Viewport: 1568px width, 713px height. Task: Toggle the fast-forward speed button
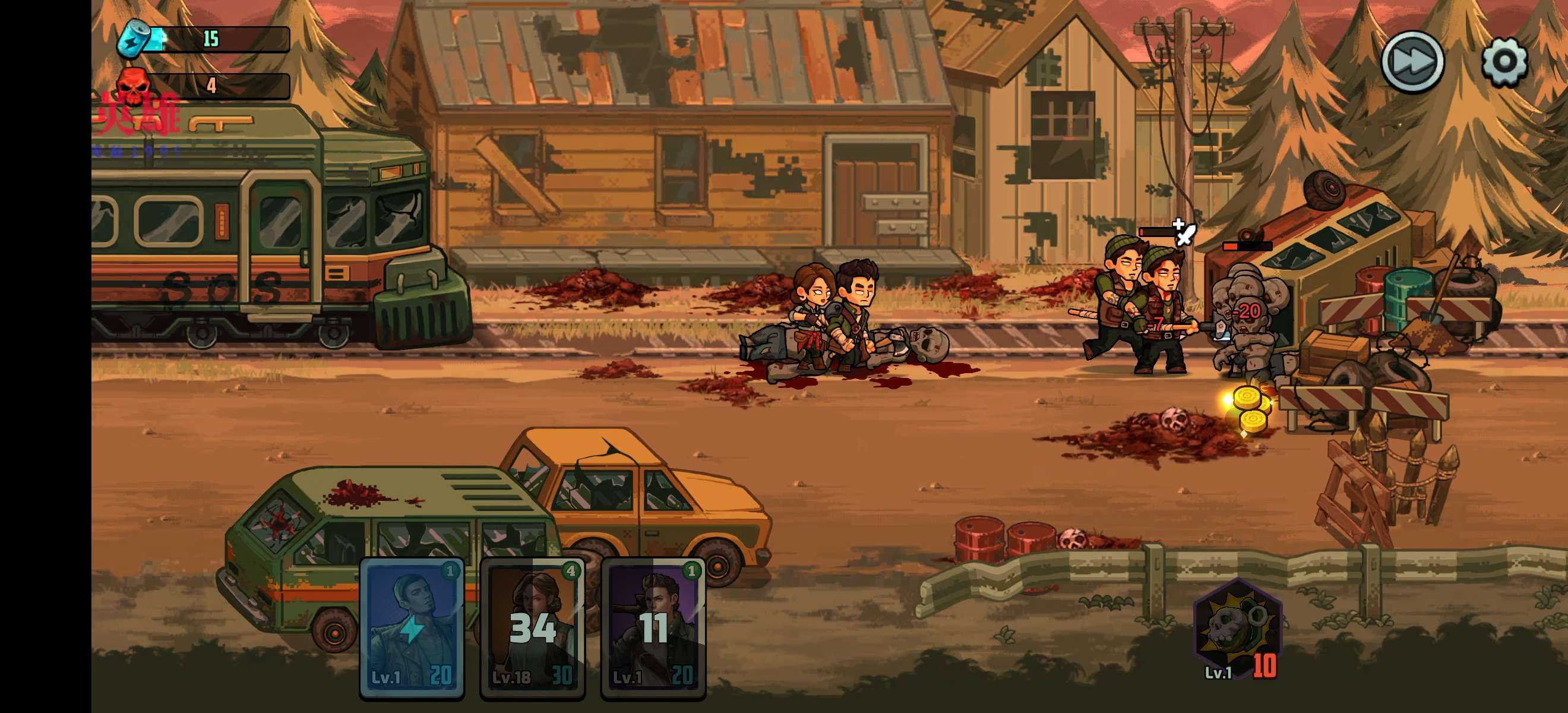click(1412, 62)
